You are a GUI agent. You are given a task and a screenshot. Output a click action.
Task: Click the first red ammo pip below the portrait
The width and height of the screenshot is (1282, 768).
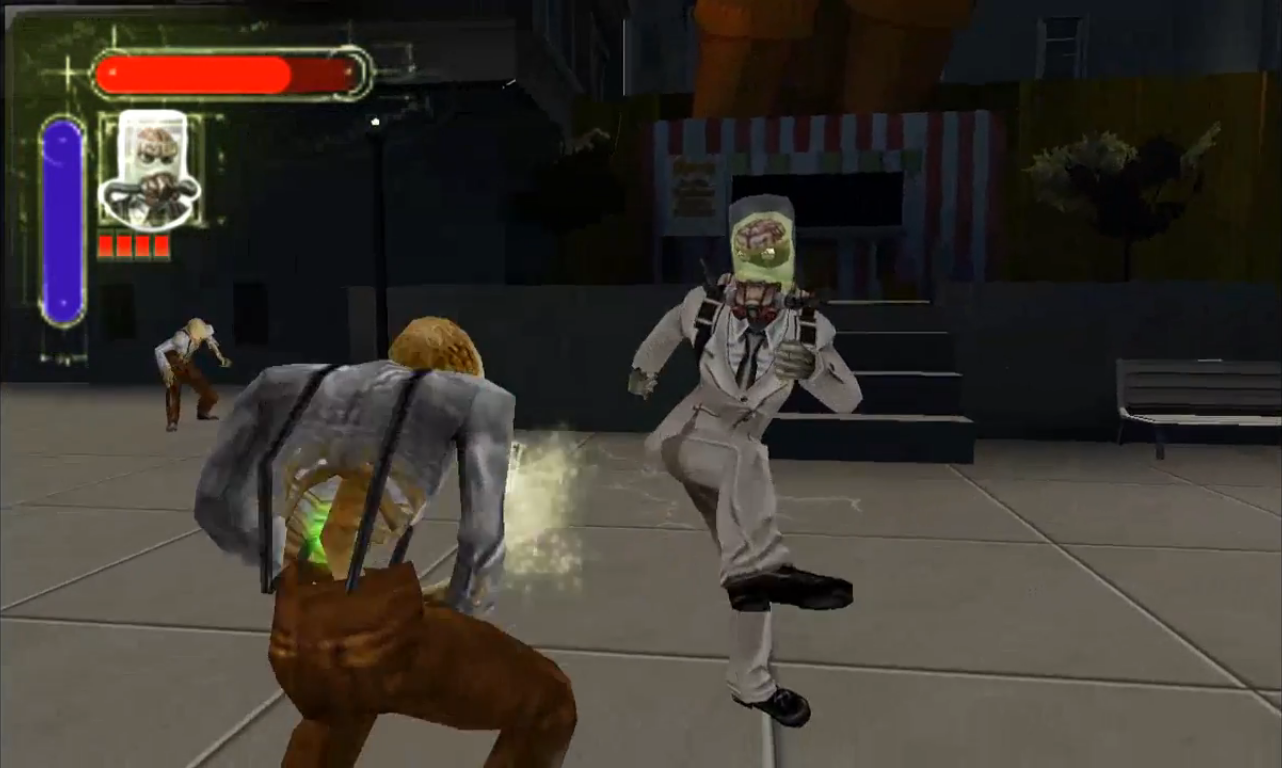[104, 245]
